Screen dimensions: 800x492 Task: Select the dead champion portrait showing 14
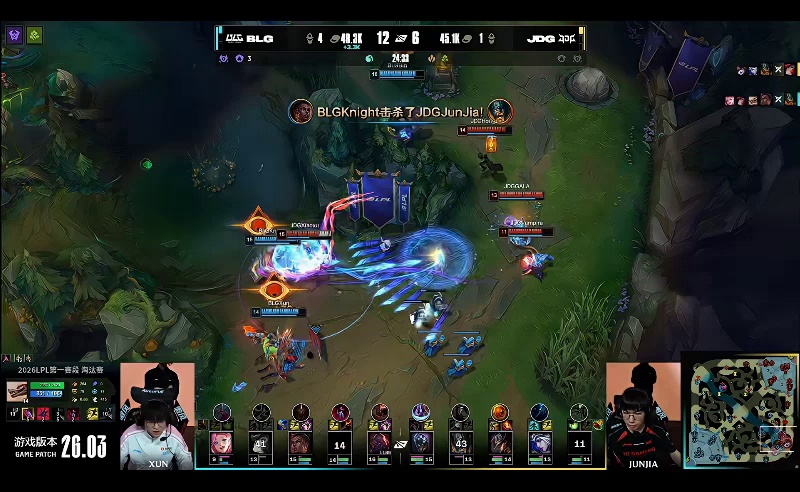(x=340, y=443)
